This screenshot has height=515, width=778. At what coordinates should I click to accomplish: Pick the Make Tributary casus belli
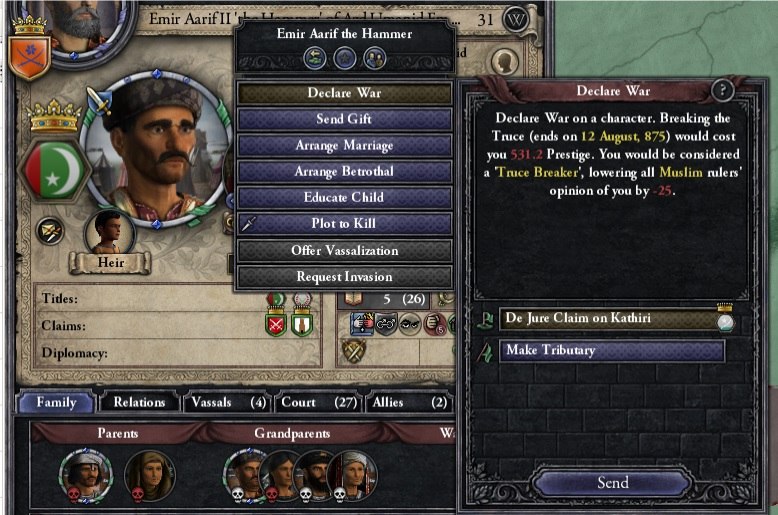tap(611, 351)
